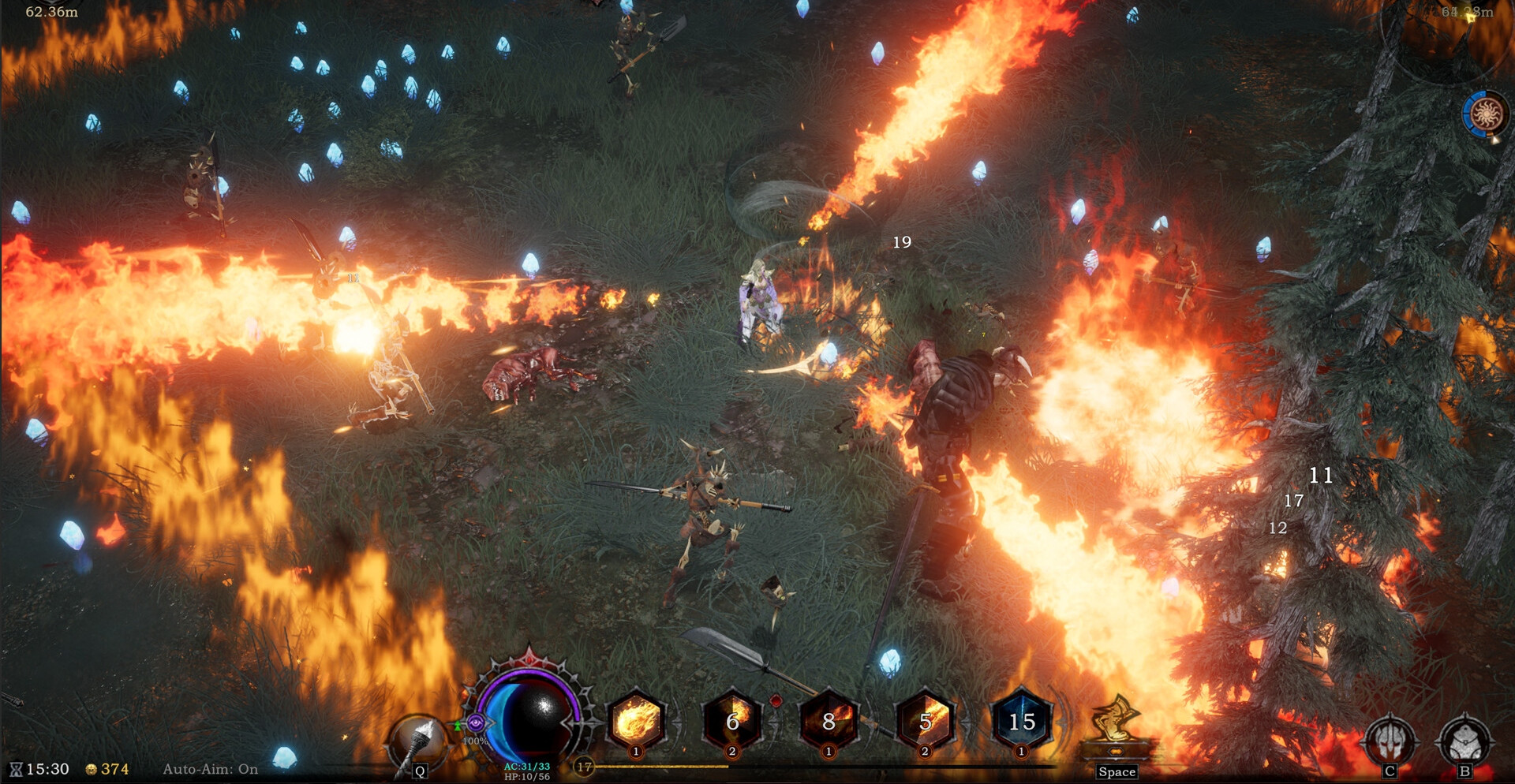Select the fire skill showing cooldown 8
1515x784 pixels.
[x=829, y=721]
